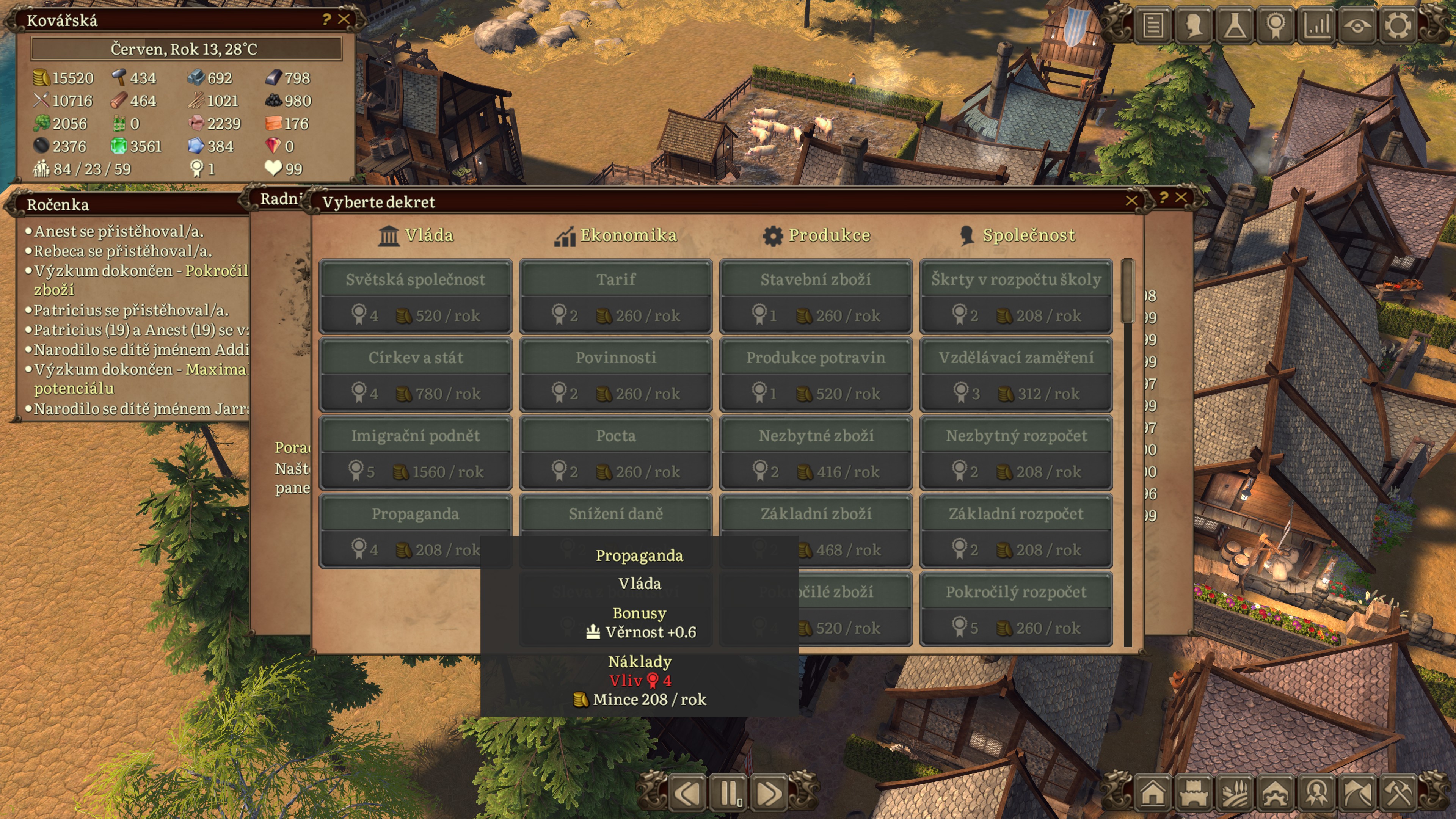1456x819 pixels.
Task: Open the house building category
Action: [x=1153, y=793]
